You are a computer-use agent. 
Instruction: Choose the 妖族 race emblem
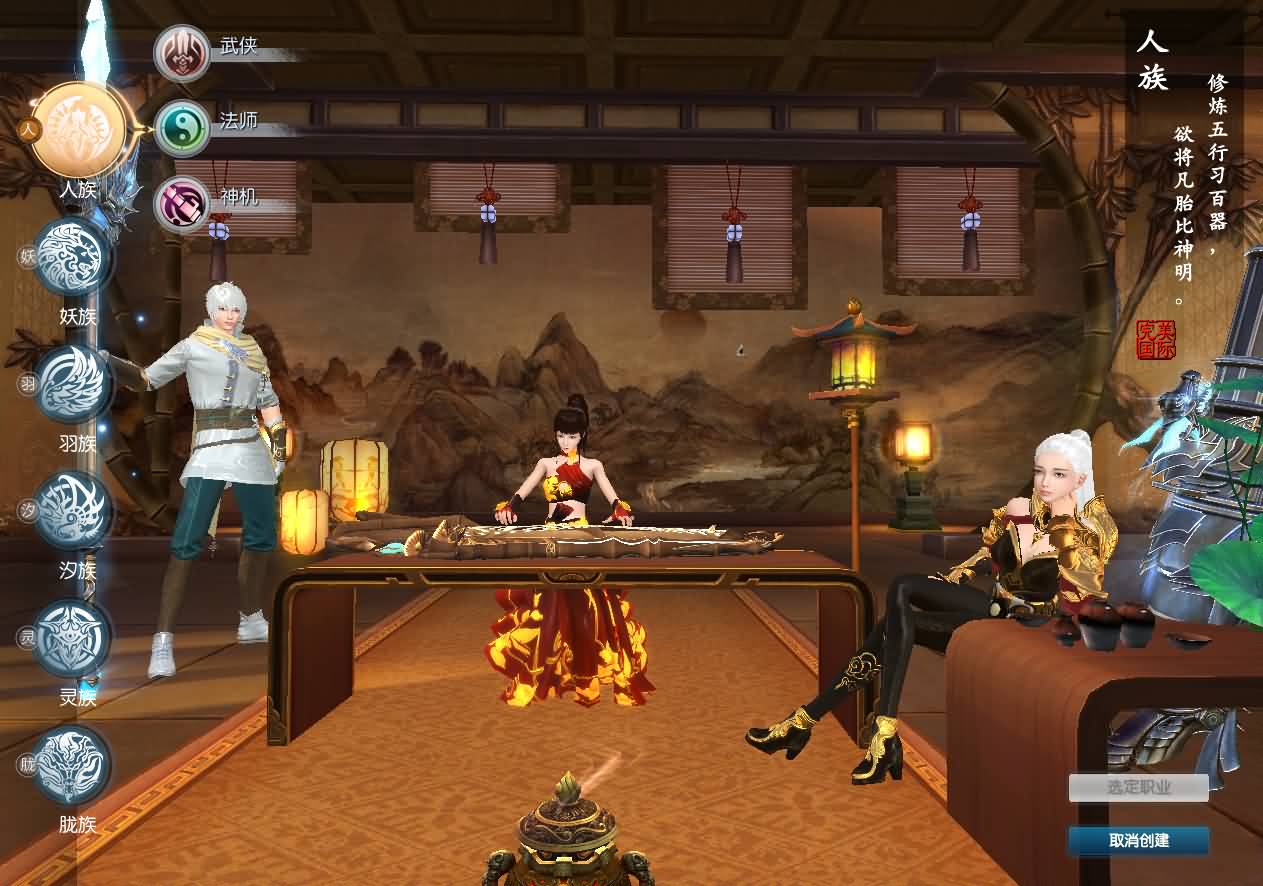click(73, 257)
